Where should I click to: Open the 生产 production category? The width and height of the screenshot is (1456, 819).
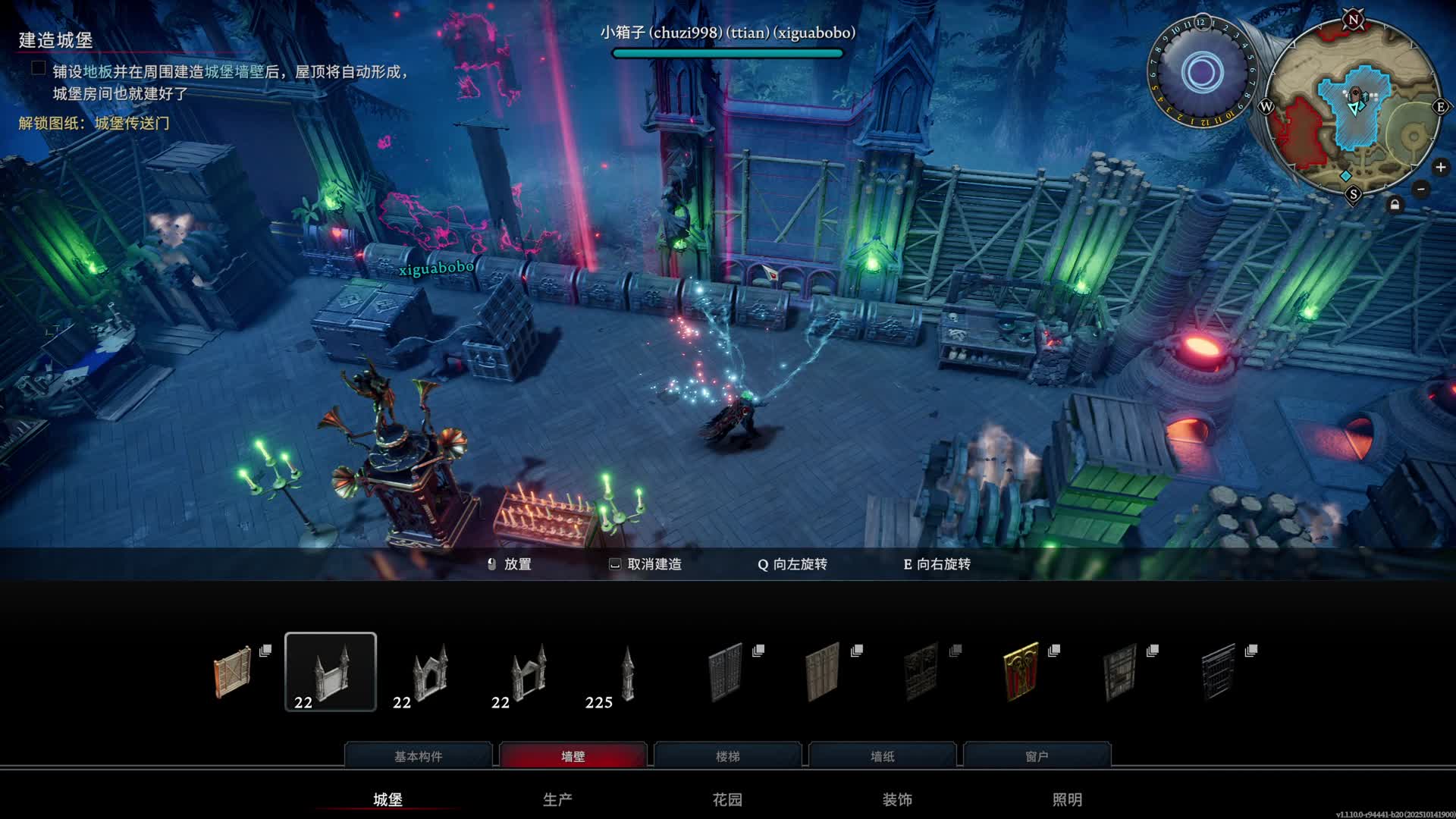pos(557,799)
